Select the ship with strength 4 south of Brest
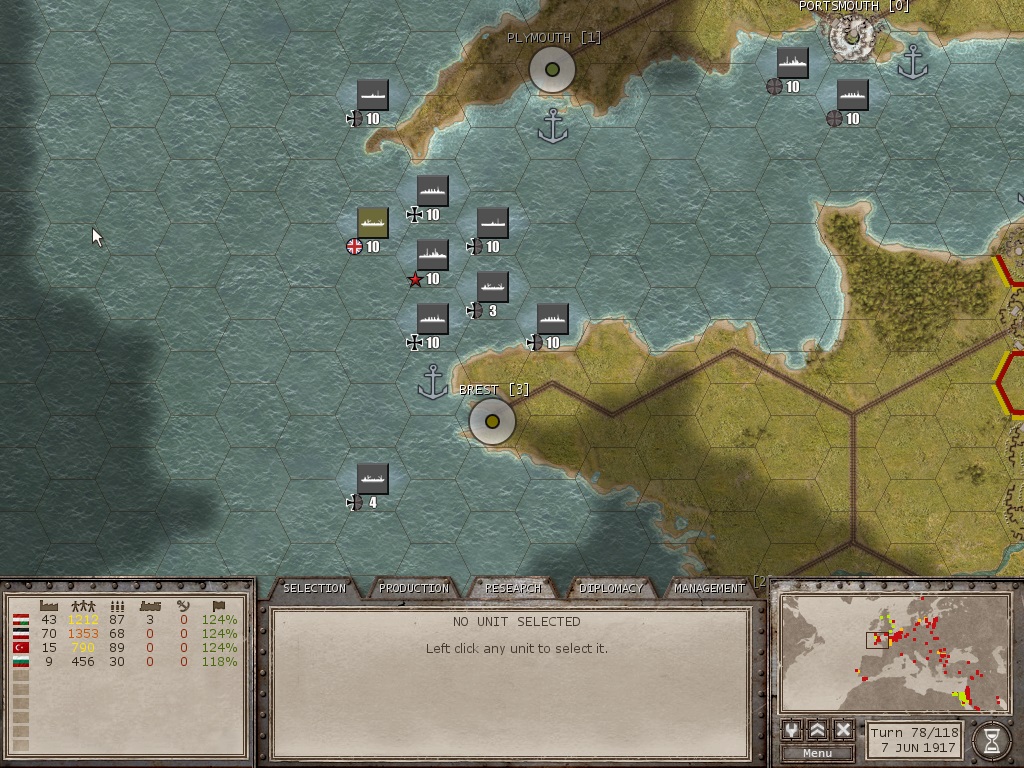Image resolution: width=1024 pixels, height=768 pixels. tap(372, 479)
